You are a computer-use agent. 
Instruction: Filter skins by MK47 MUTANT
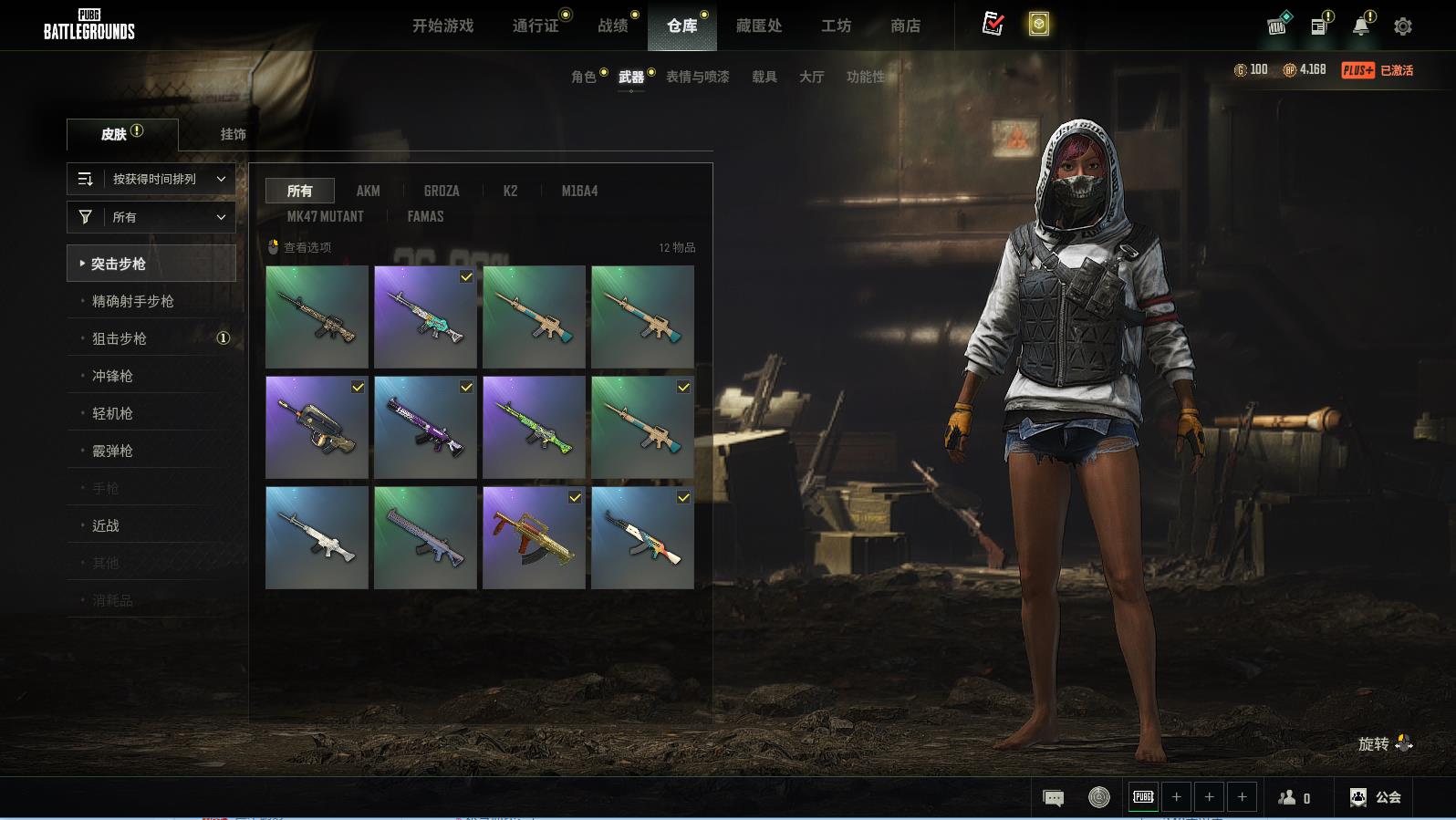[325, 216]
